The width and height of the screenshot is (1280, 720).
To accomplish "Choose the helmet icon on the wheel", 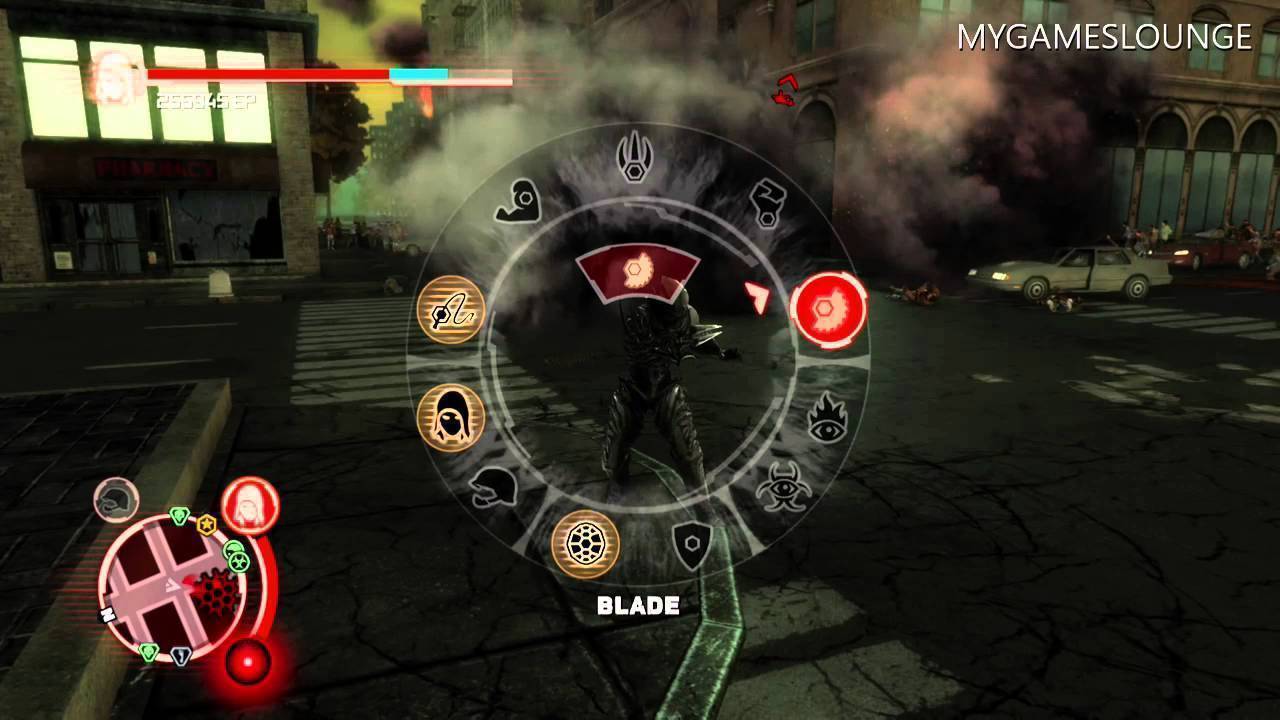I will (493, 487).
